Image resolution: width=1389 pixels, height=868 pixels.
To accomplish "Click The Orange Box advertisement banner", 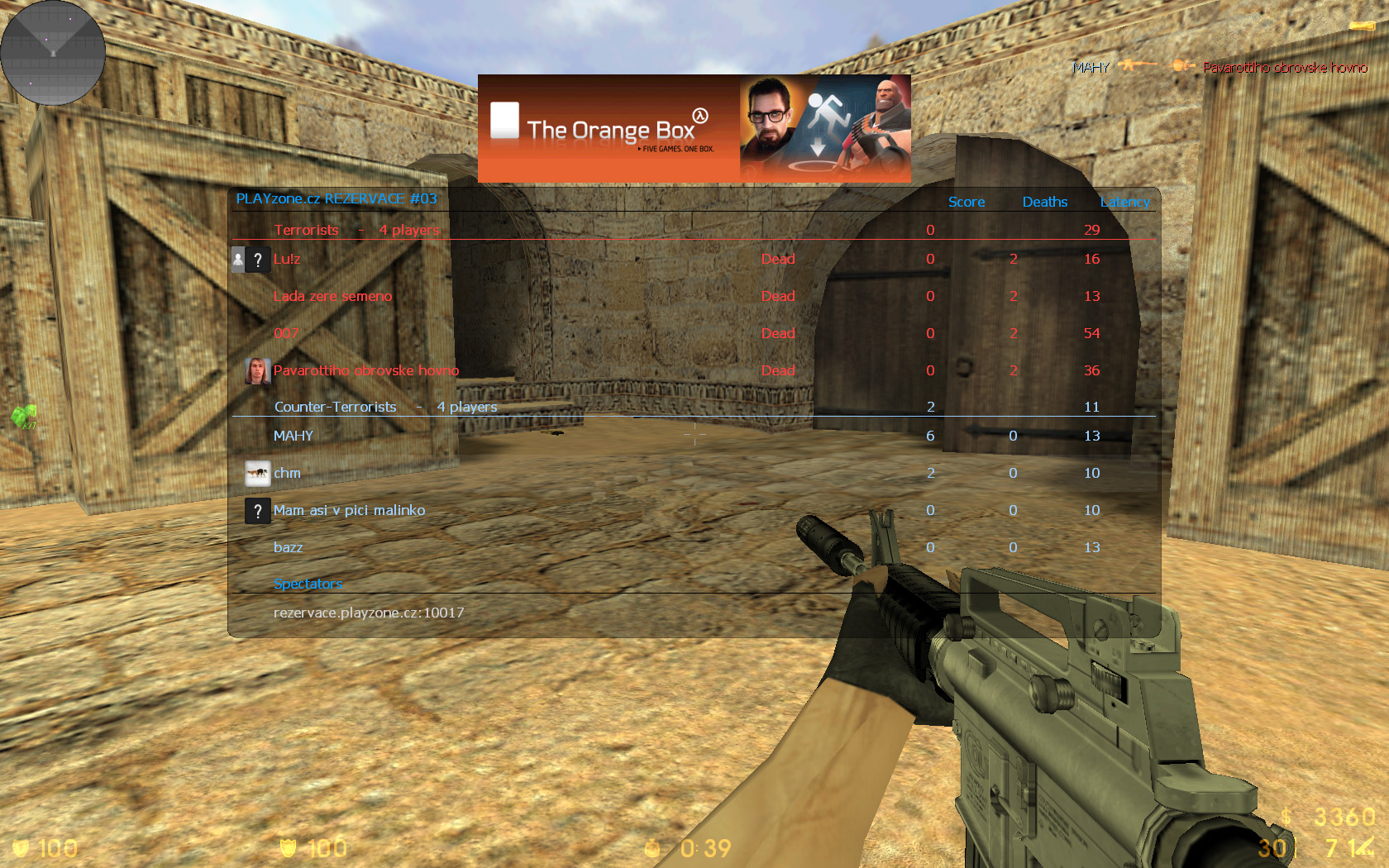I will coord(694,128).
